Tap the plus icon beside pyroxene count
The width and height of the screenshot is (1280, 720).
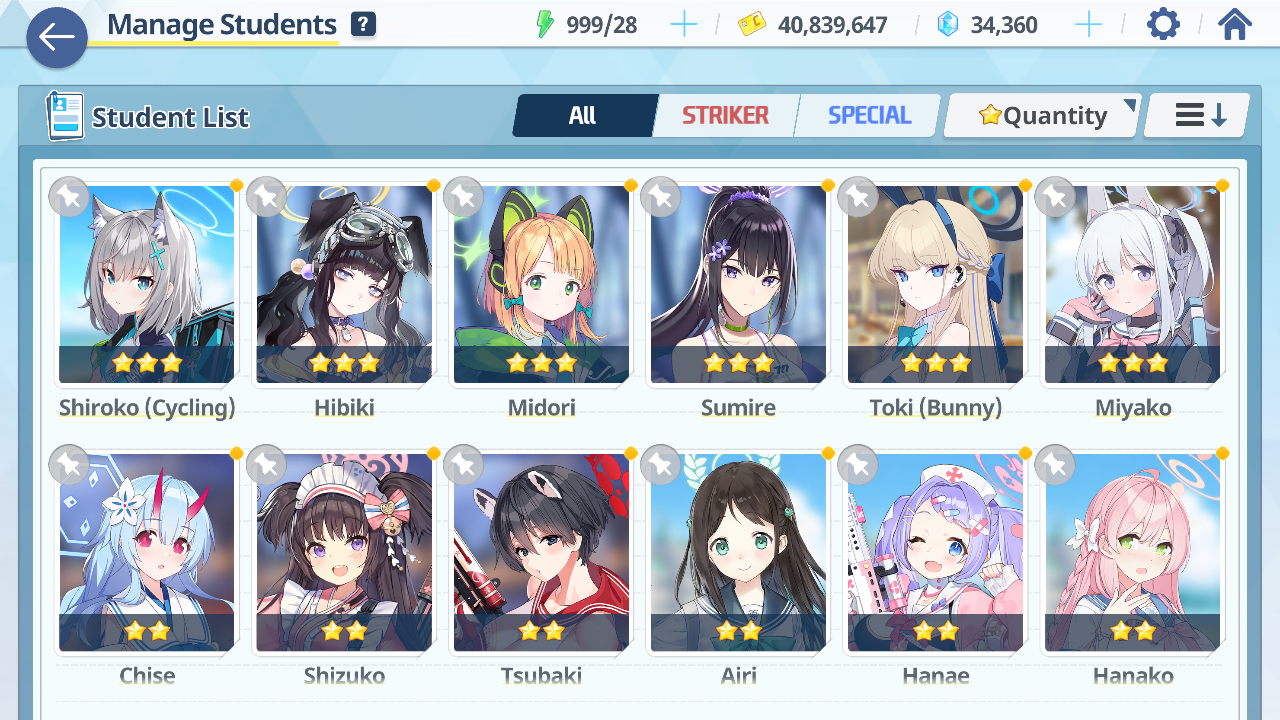[x=1088, y=24]
